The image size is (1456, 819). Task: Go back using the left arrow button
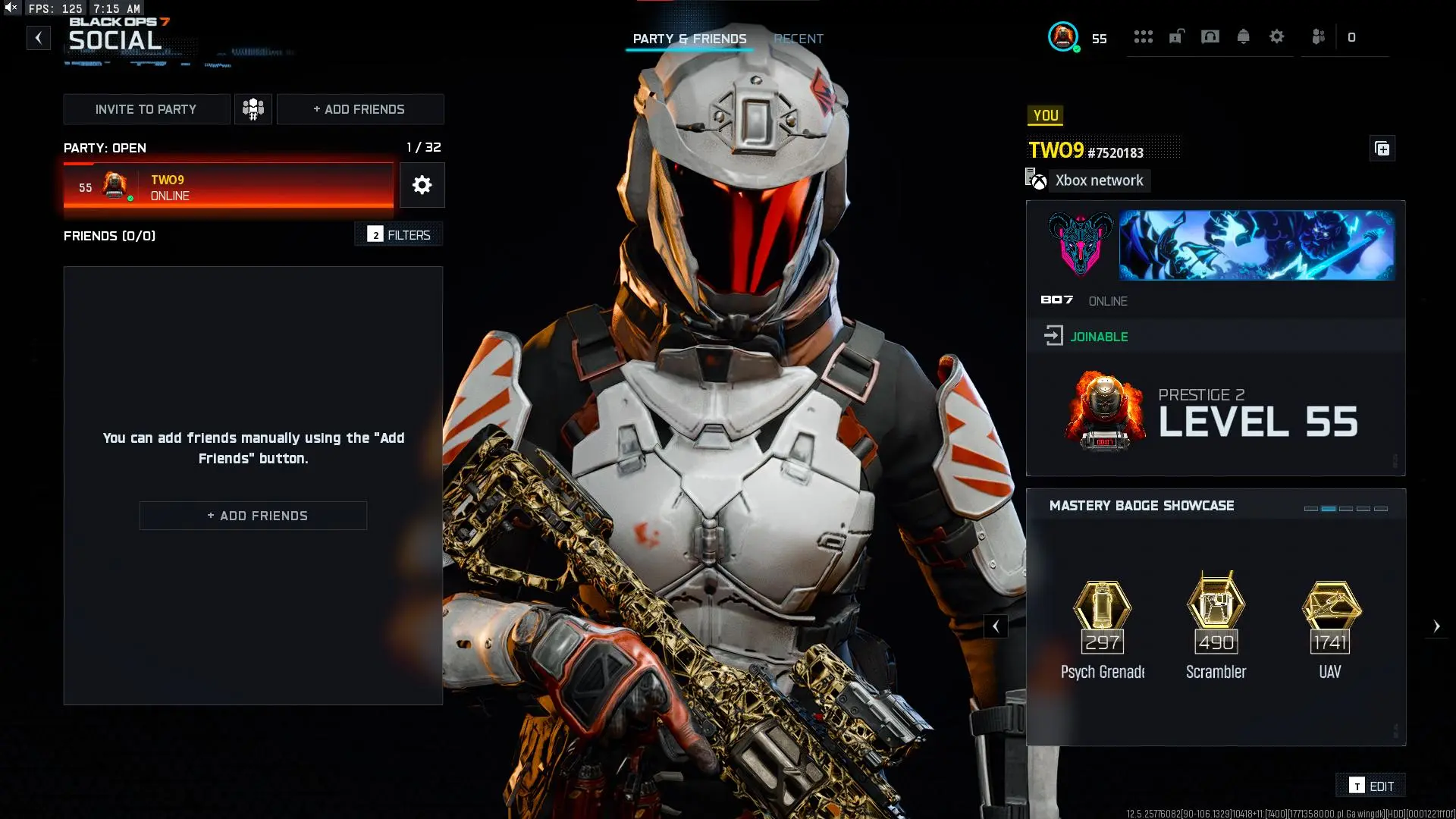pos(39,38)
